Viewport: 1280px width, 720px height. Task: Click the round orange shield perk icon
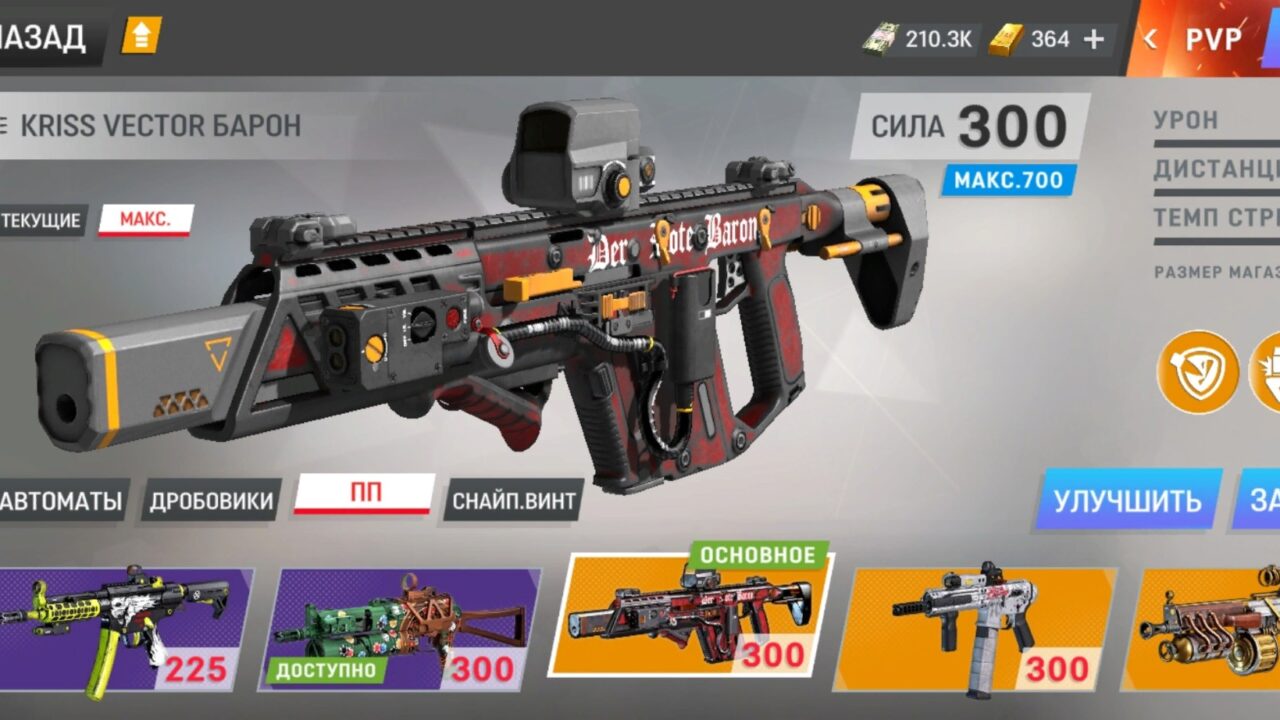pyautogui.click(x=1197, y=372)
